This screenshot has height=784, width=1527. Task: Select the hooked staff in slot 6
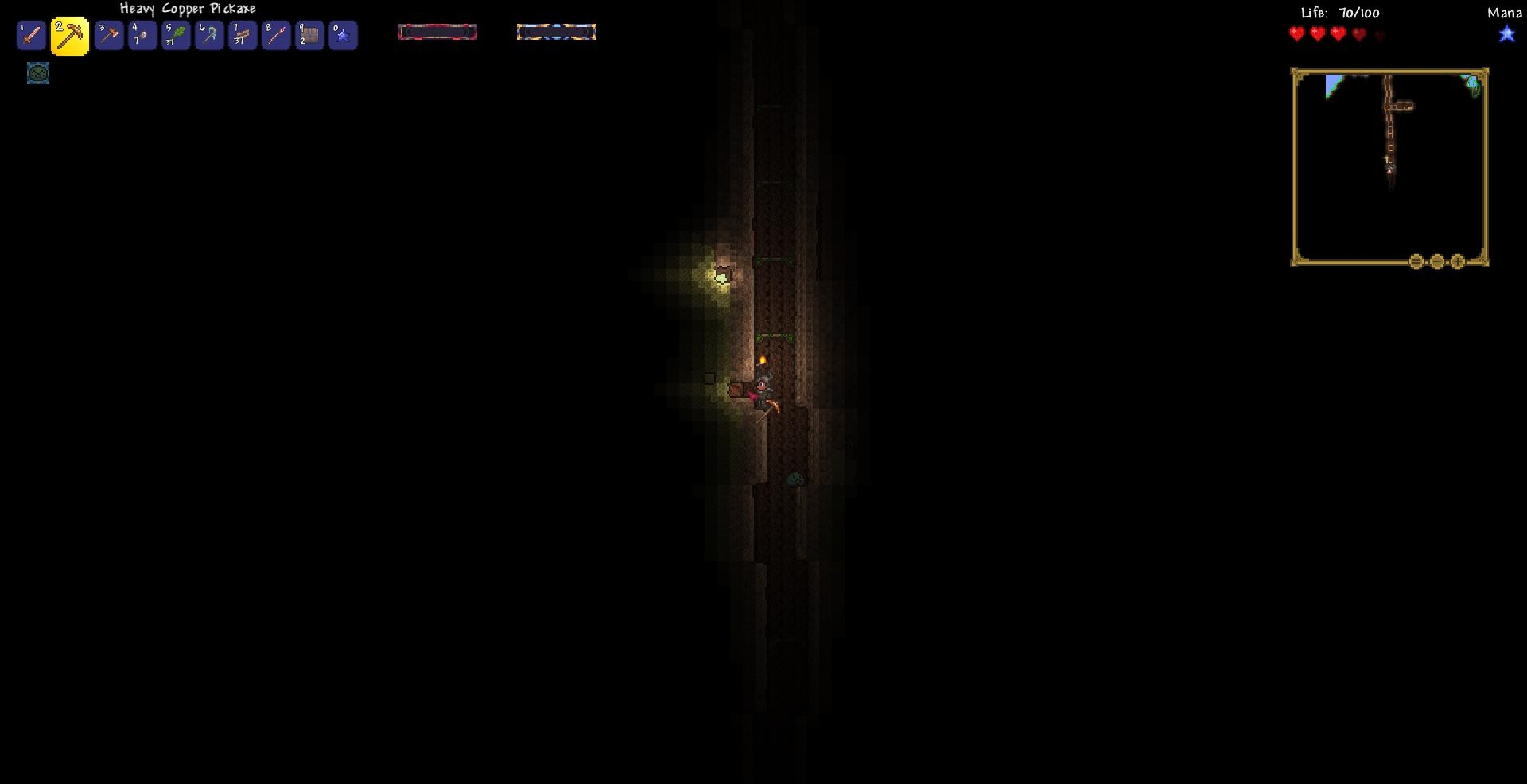209,36
